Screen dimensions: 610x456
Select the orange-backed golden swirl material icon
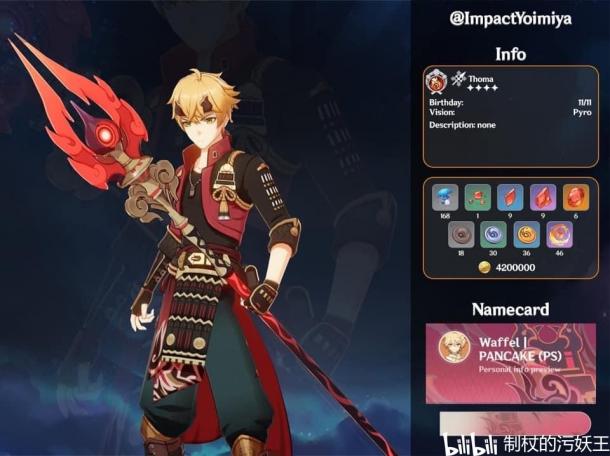[527, 234]
